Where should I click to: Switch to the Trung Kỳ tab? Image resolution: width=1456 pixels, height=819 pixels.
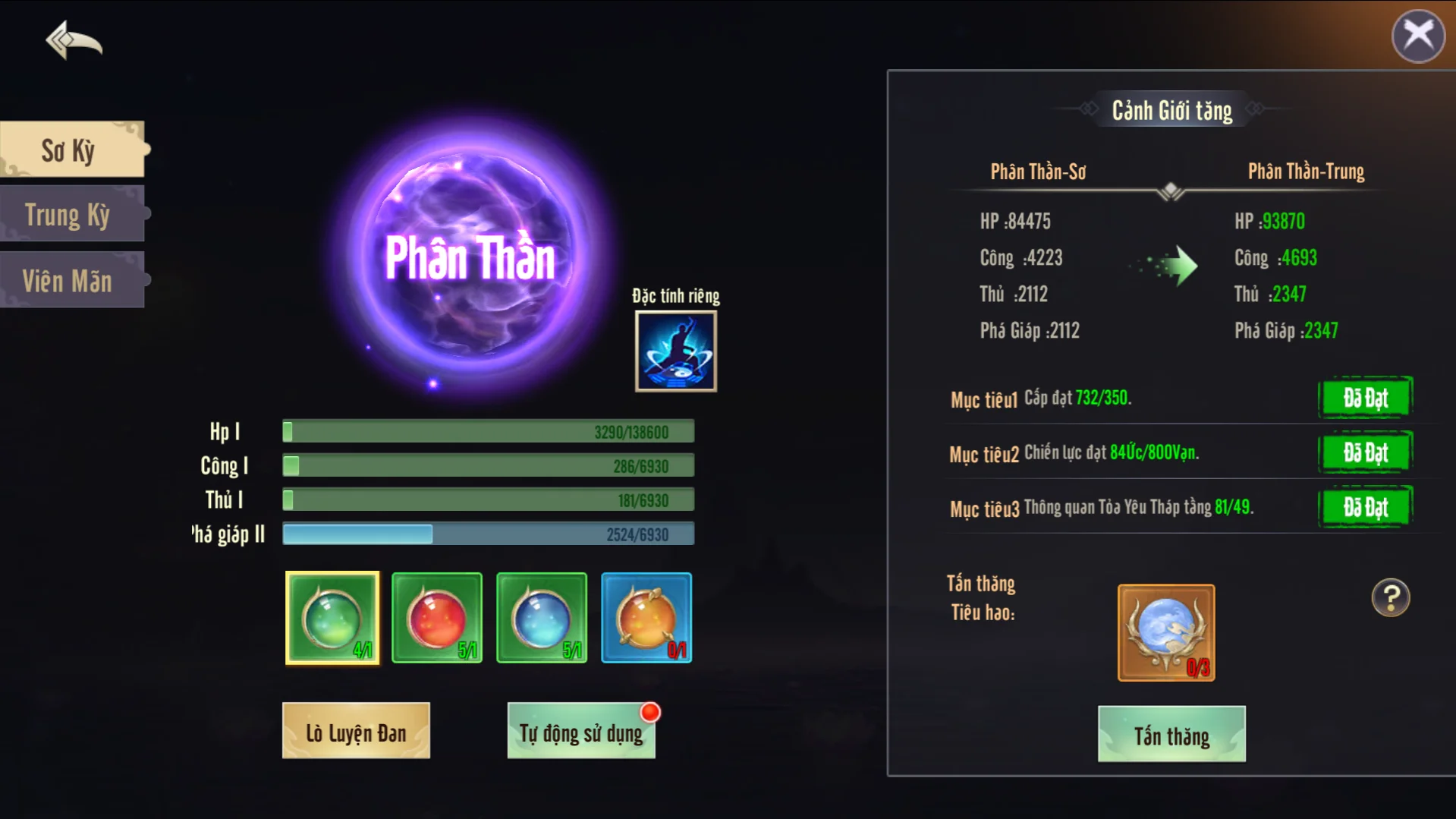click(71, 215)
